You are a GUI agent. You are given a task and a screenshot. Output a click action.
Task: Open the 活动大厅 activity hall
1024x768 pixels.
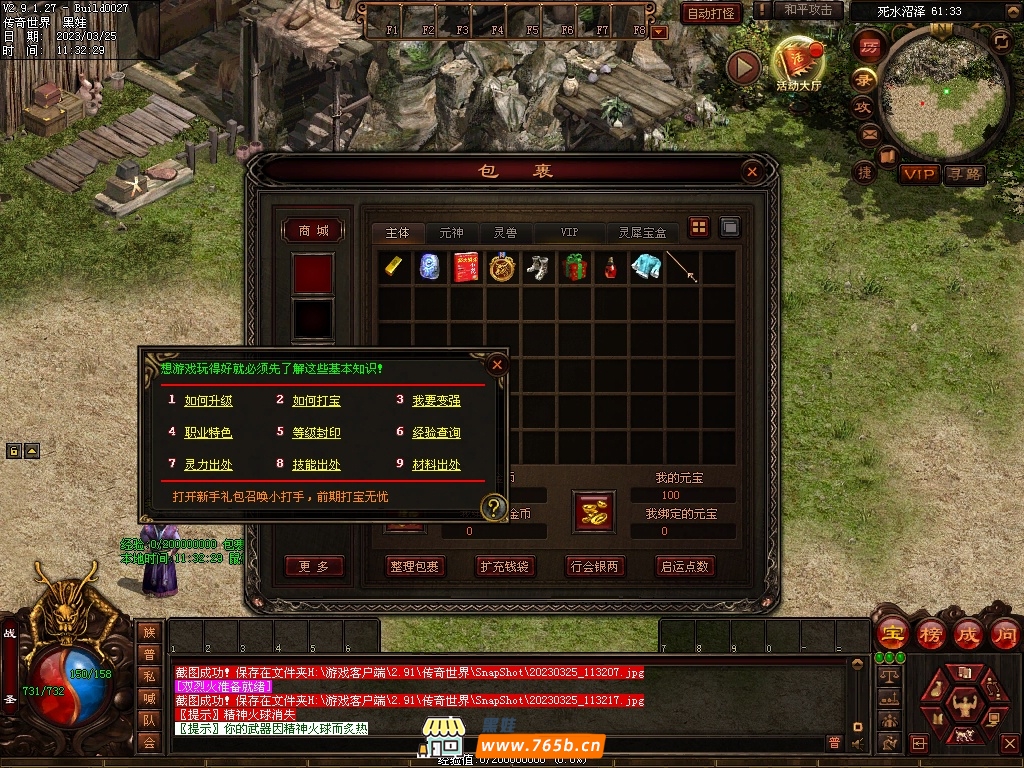tap(798, 65)
